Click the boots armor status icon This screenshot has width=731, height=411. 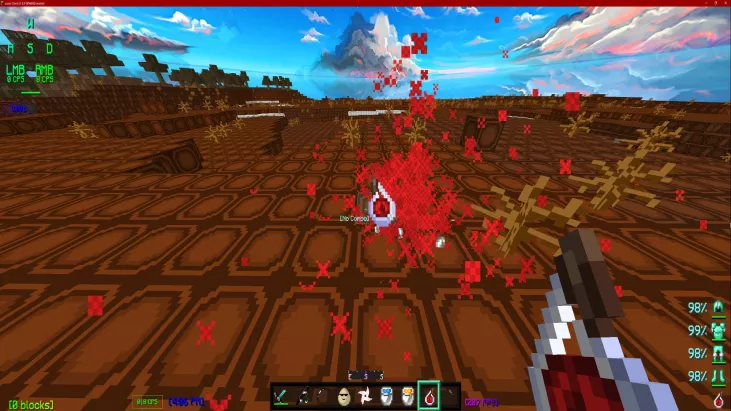717,375
